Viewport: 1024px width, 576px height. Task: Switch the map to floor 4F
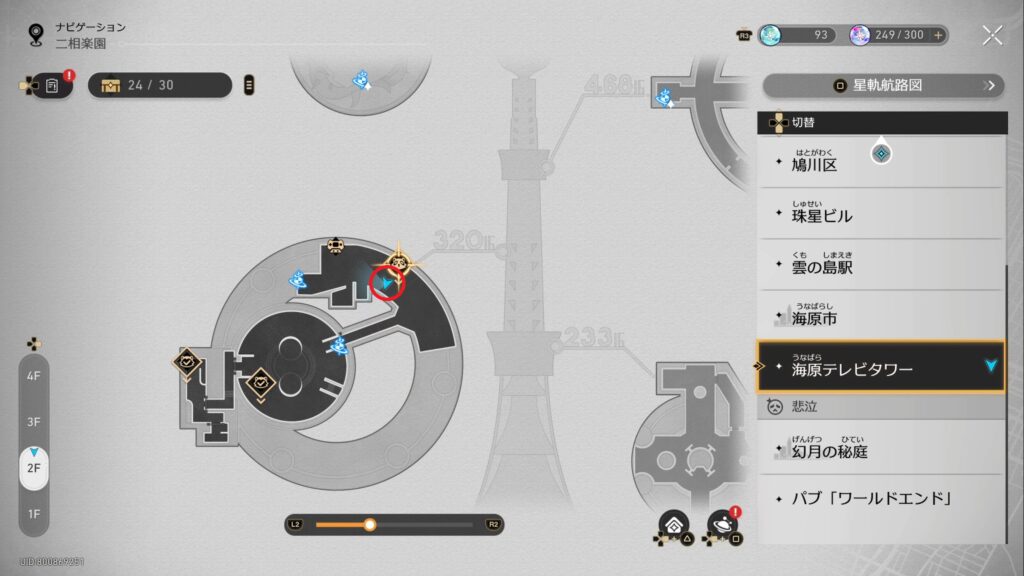(34, 376)
